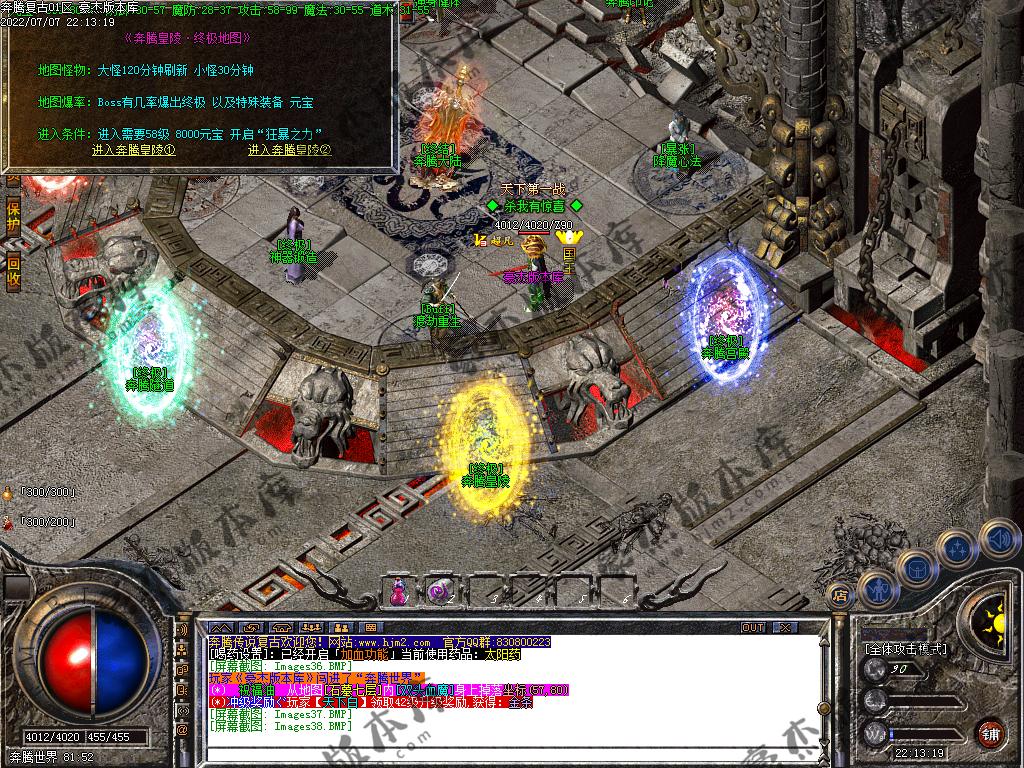Open the skills sparkle round icon
The image size is (1024, 768).
[x=957, y=549]
